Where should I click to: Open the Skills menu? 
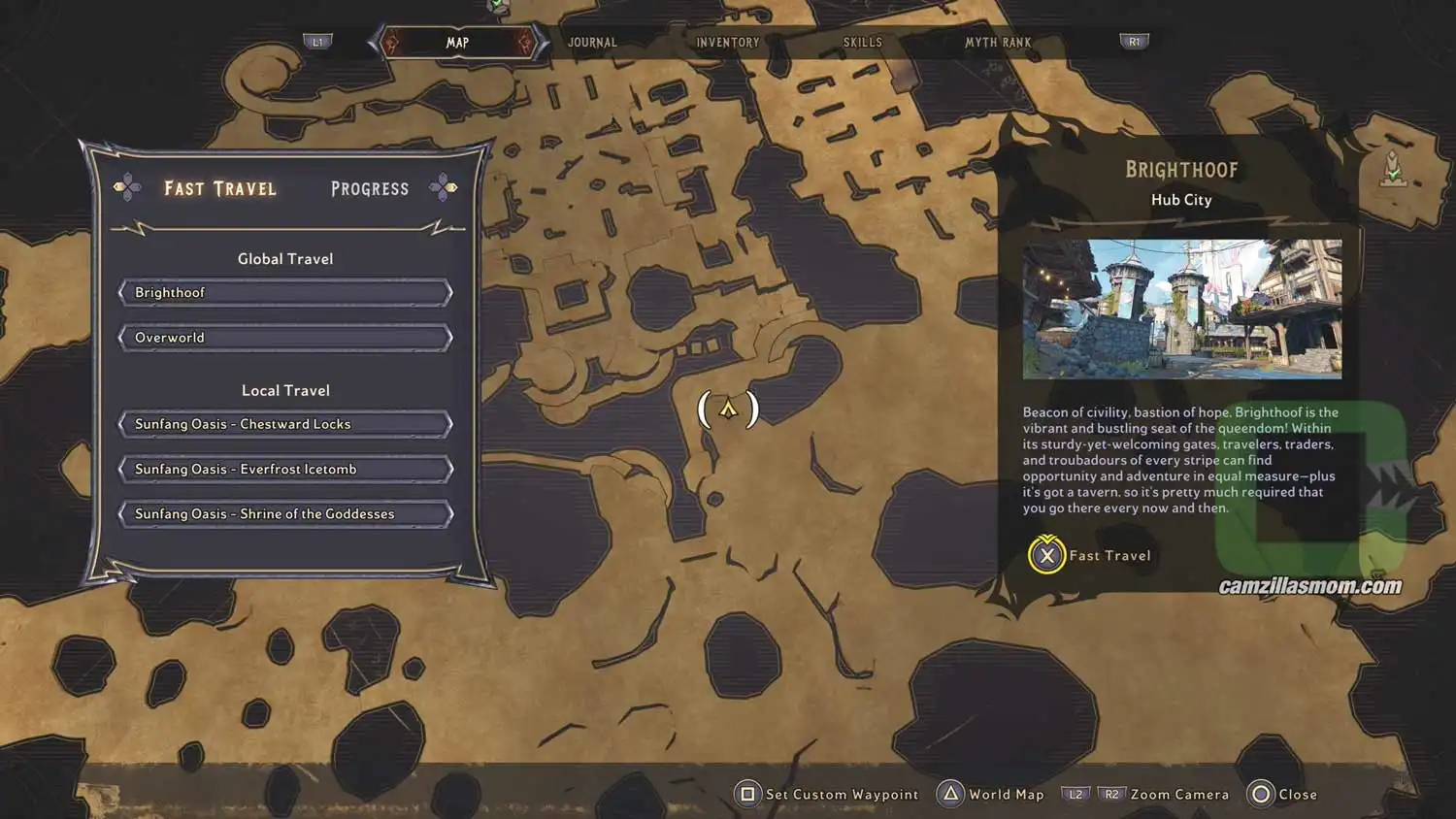click(x=863, y=42)
